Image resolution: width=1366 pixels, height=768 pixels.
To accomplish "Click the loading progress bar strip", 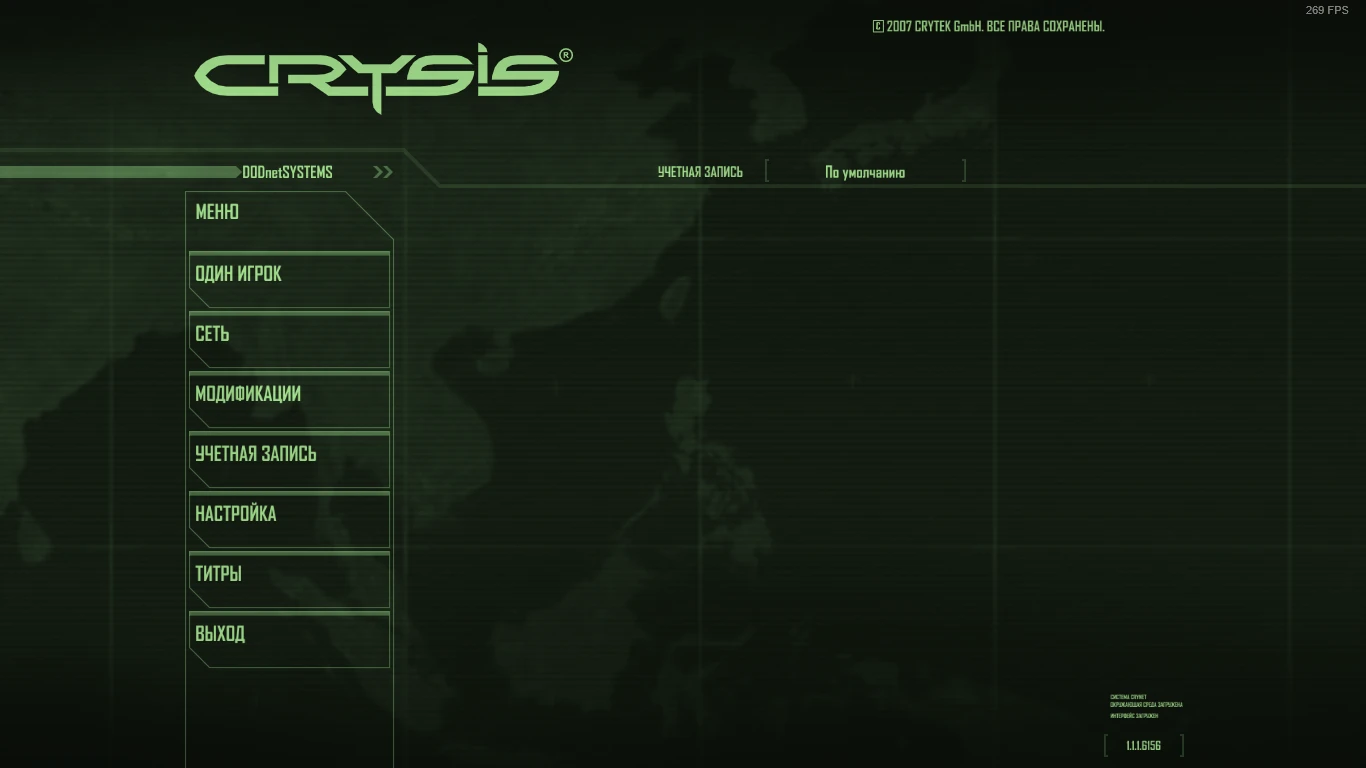I will point(120,171).
